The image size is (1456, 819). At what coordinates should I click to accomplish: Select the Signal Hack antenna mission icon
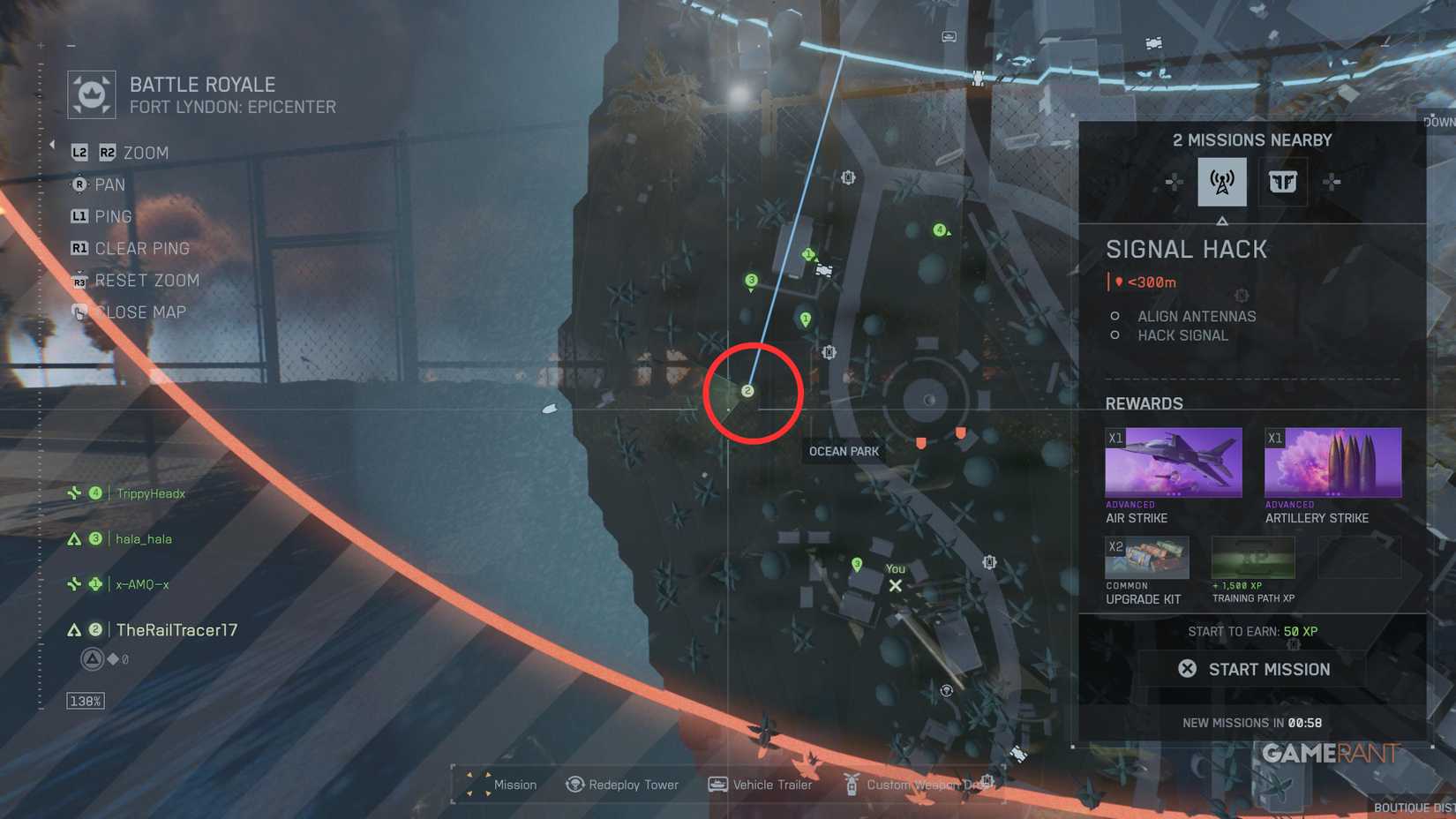coord(1221,182)
